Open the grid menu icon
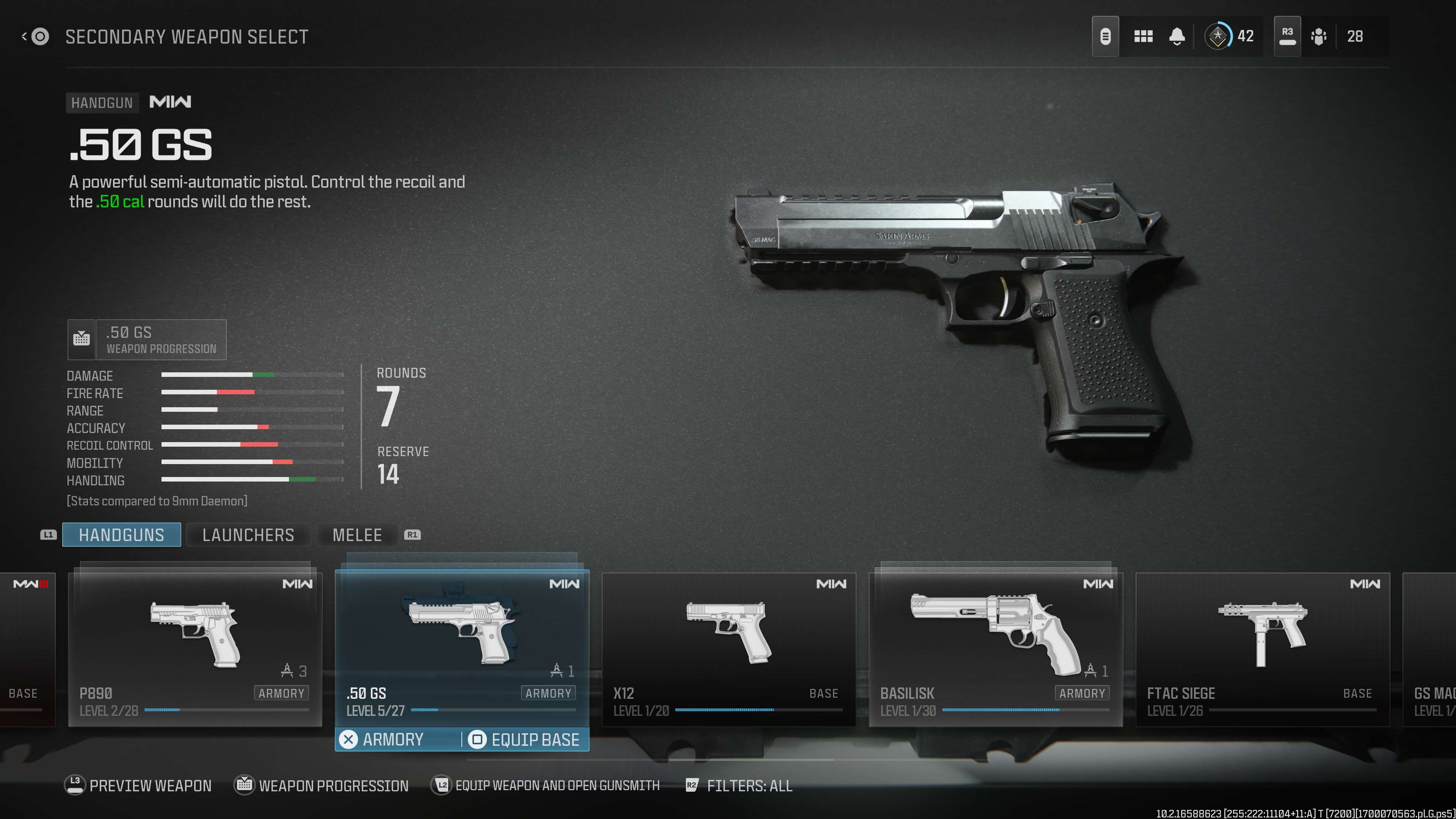Screen dimensions: 1456x819 point(1143,37)
